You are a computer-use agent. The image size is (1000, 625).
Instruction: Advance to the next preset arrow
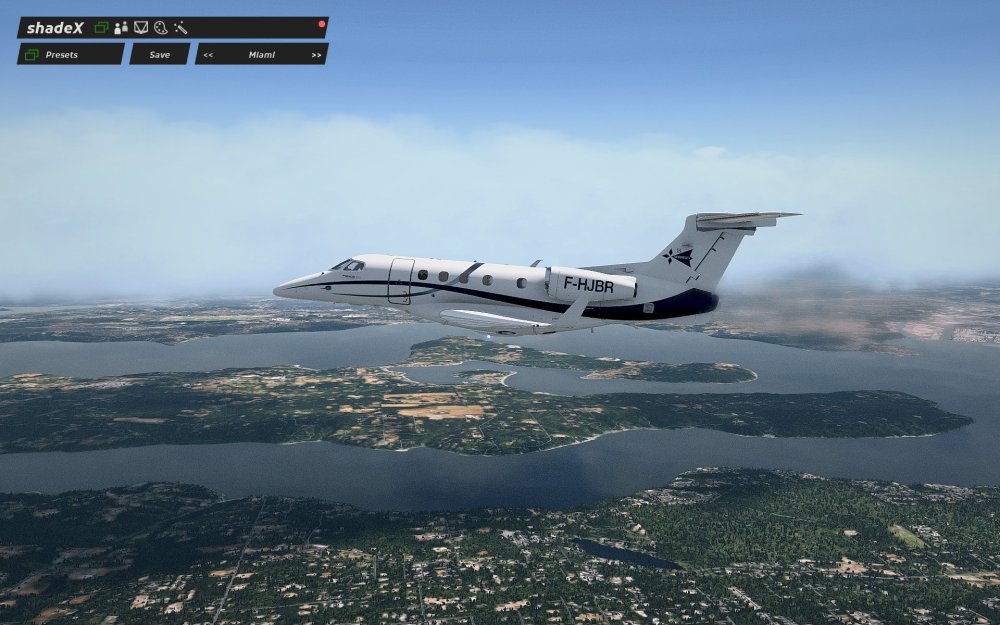coord(316,55)
